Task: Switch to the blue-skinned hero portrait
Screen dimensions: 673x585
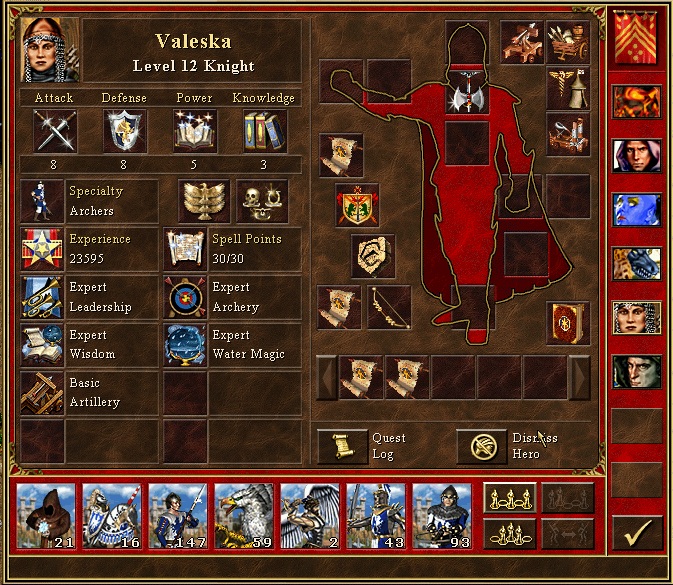Action: (637, 209)
